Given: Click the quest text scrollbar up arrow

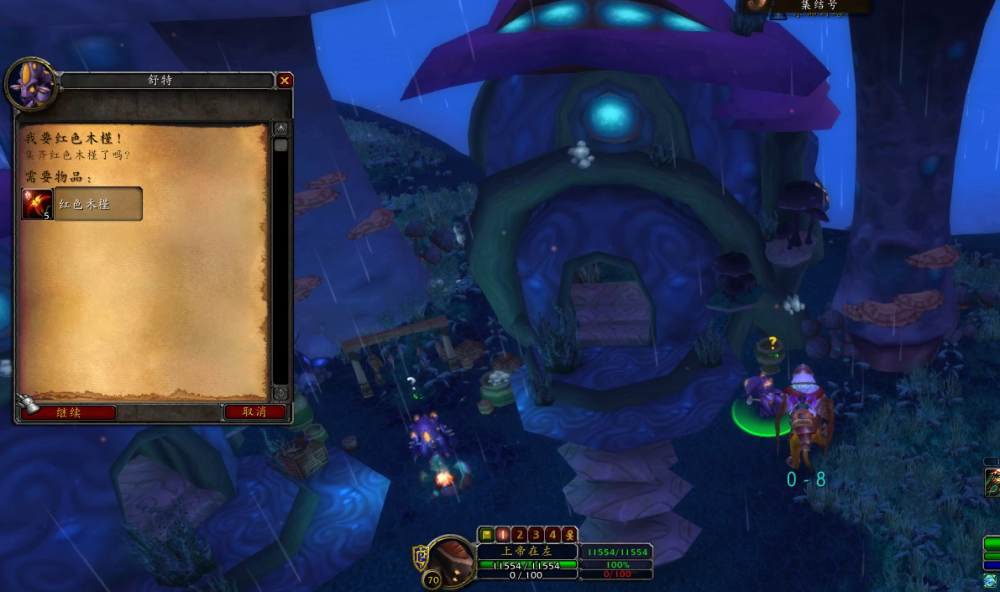Looking at the screenshot, I should [x=281, y=128].
